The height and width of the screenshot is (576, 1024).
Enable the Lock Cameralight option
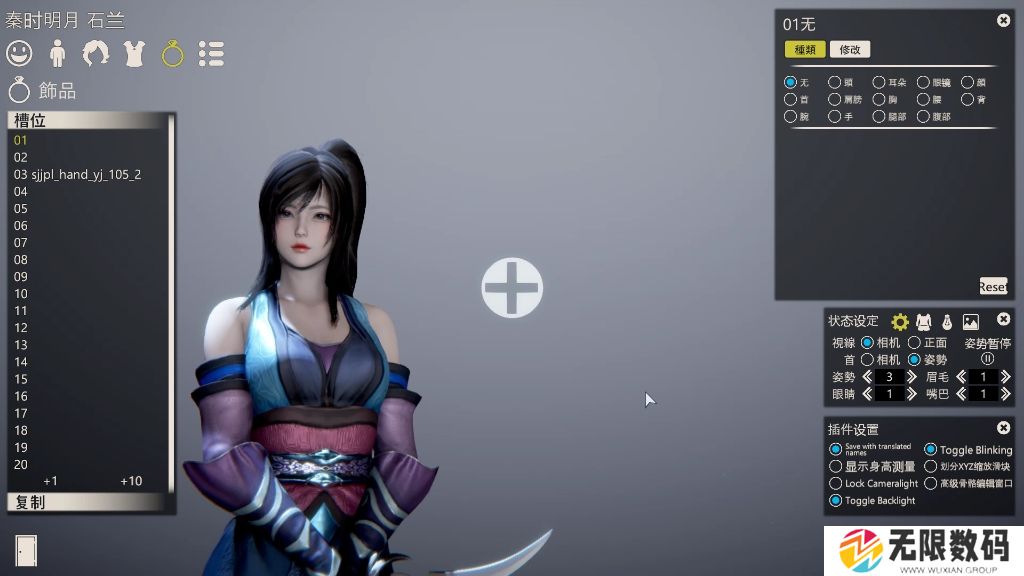(x=836, y=484)
